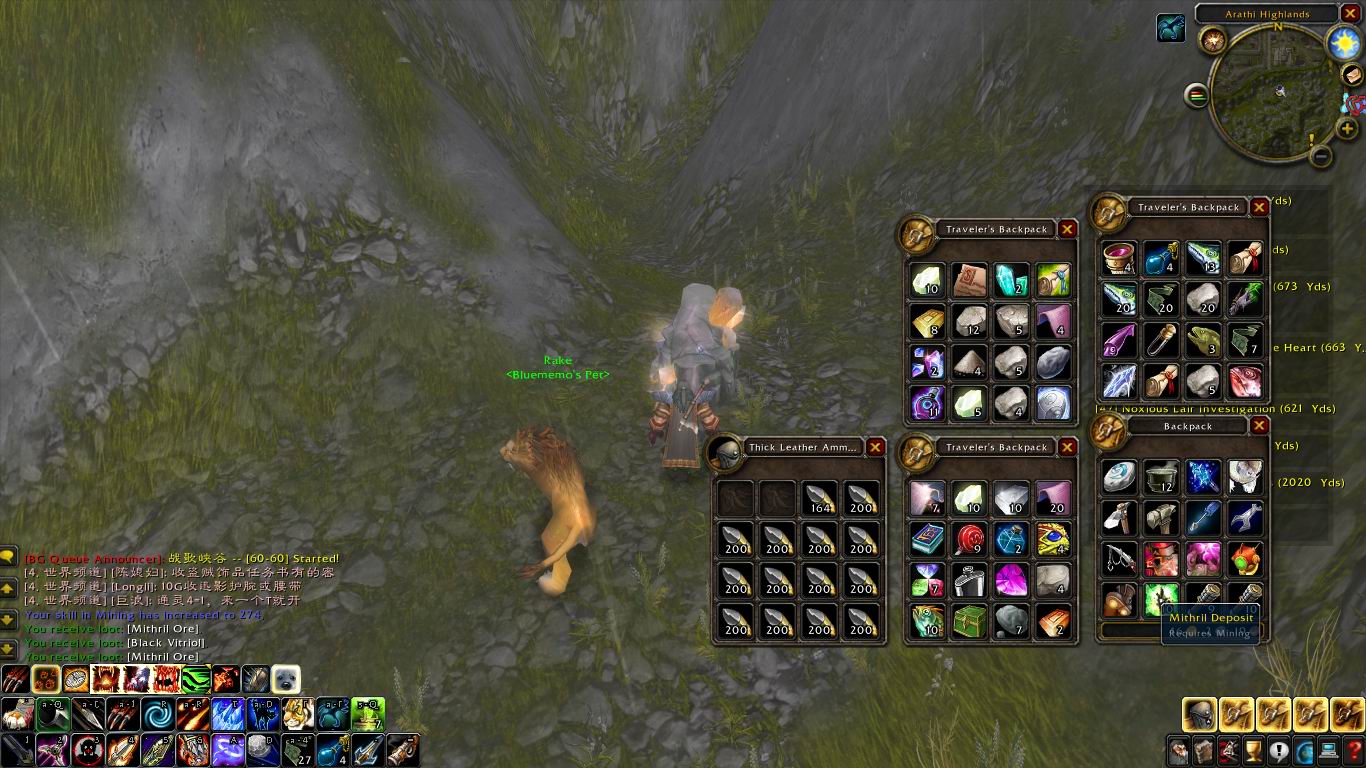The height and width of the screenshot is (768, 1366).
Task: Click the white seal-face icon on the pet bar
Action: (x=286, y=680)
